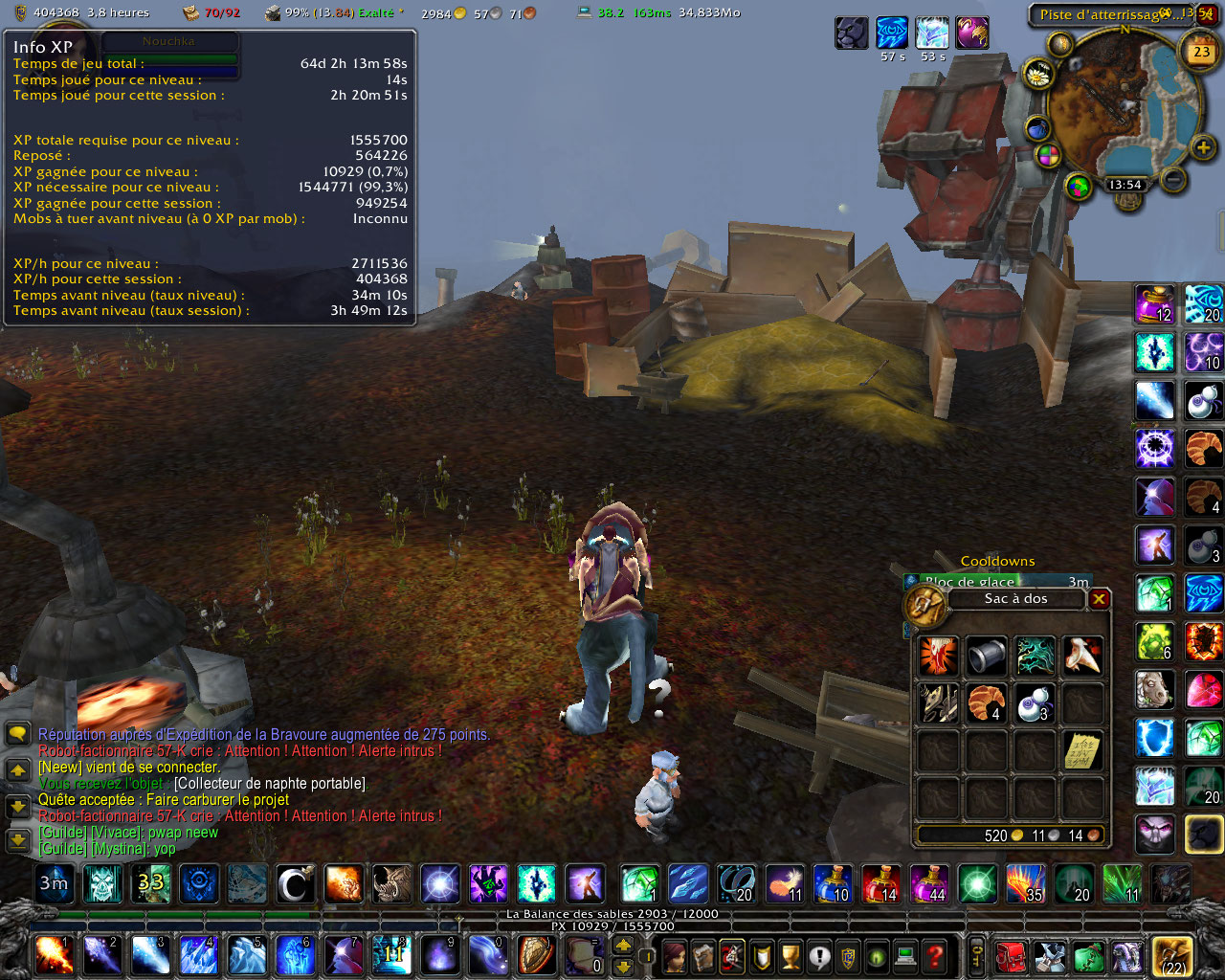The image size is (1225, 980).
Task: Open the red question mark help button
Action: 935,956
